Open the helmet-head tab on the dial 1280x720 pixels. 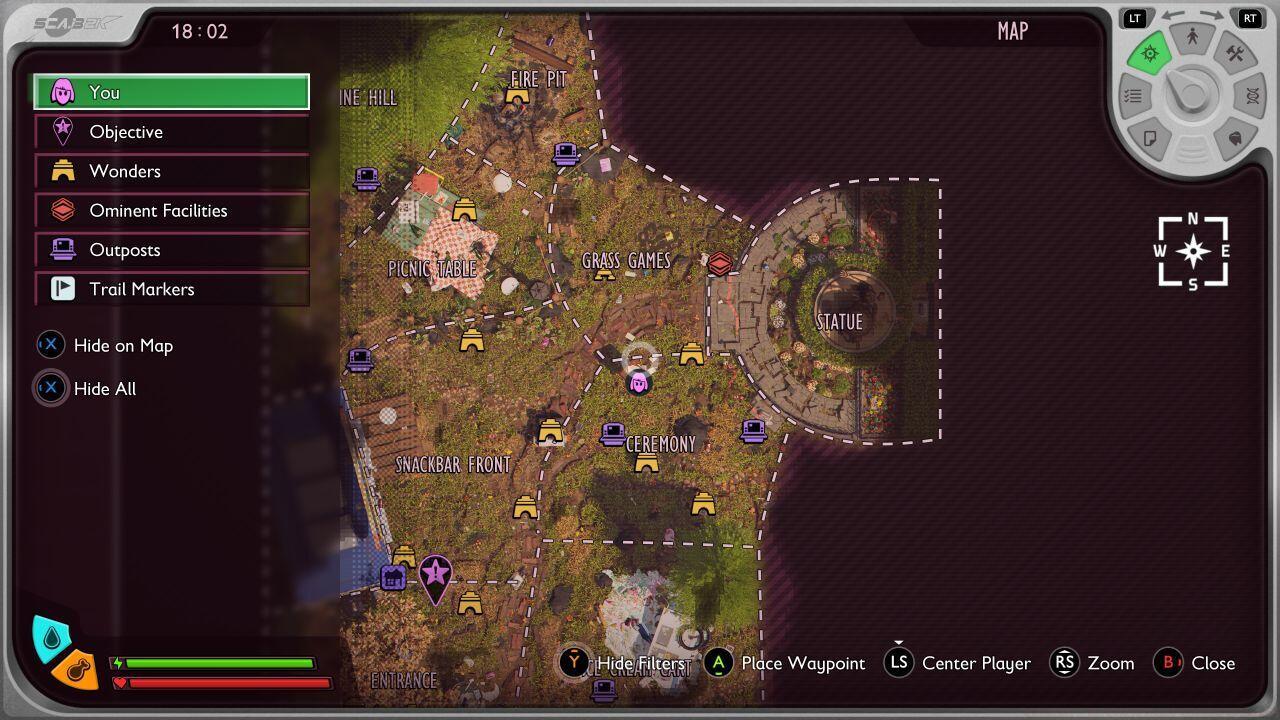1235,138
